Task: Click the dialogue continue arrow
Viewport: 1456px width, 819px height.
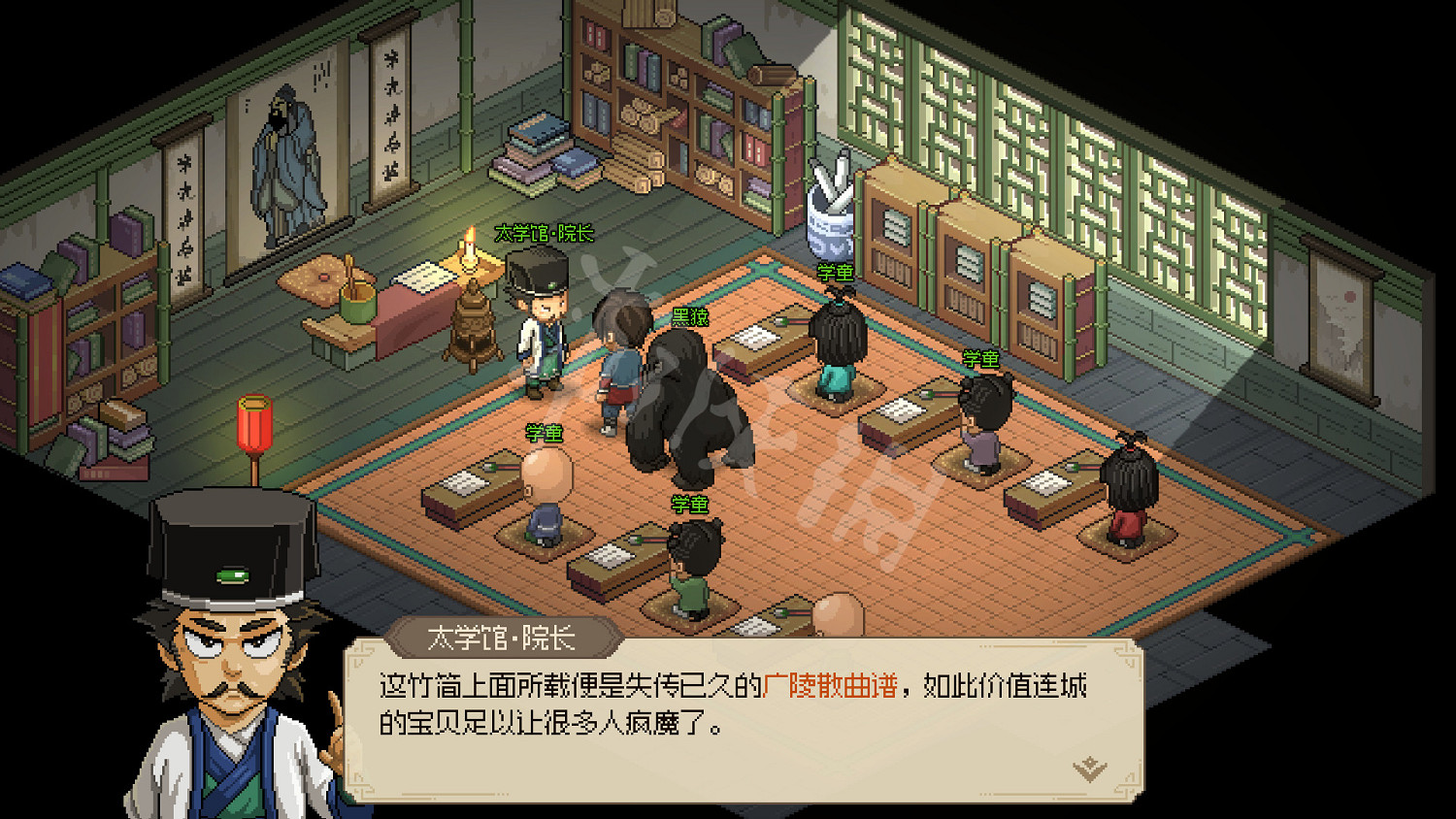Action: (x=1090, y=765)
